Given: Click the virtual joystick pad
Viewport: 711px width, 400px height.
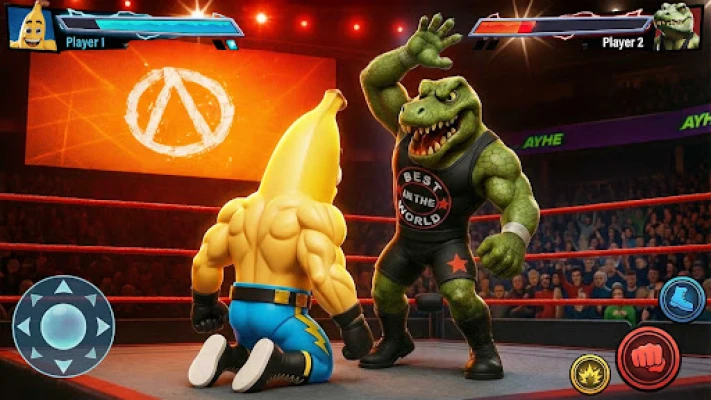Looking at the screenshot, I should coord(62,326).
